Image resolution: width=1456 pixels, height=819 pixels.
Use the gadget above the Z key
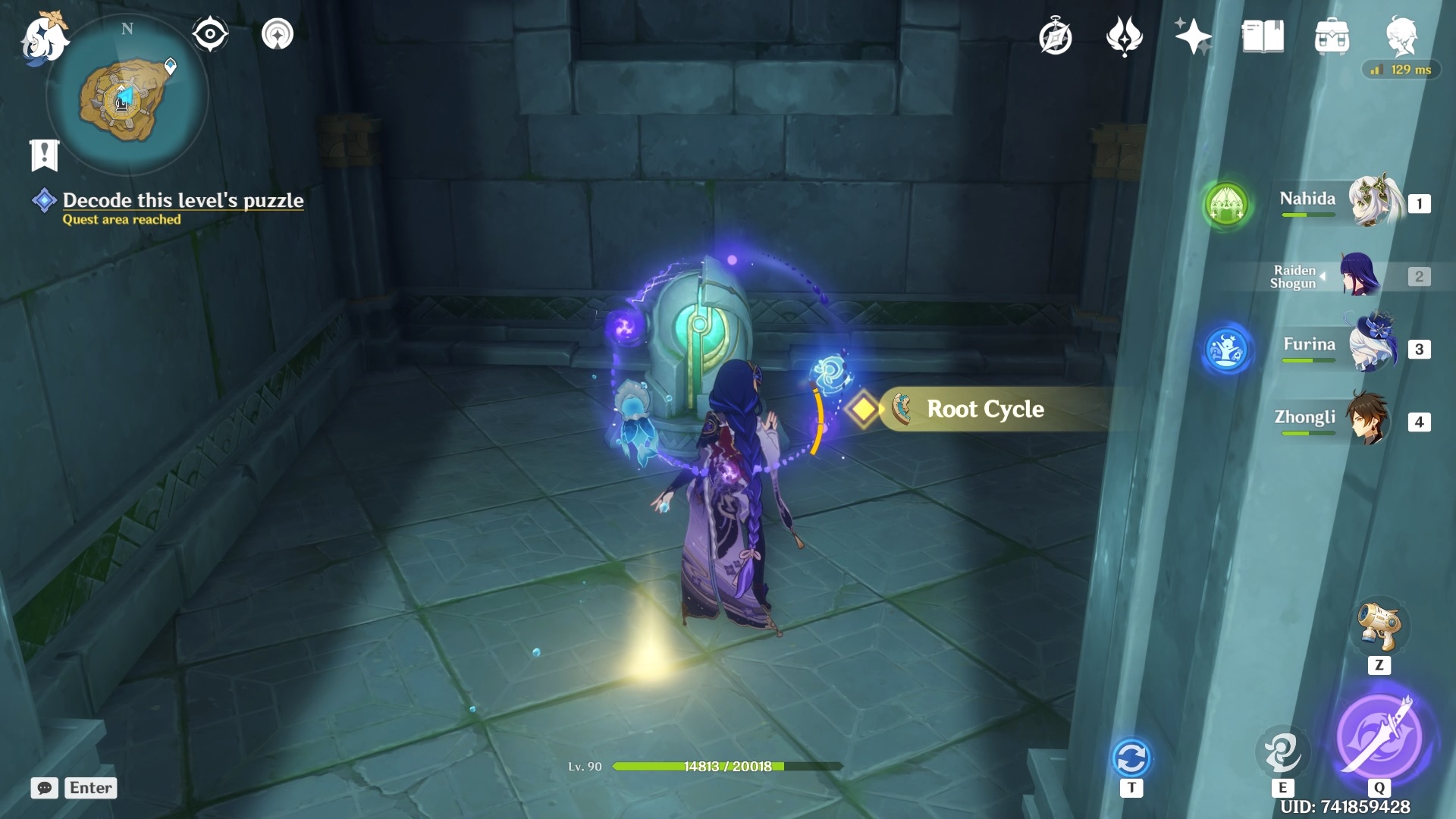click(1379, 626)
